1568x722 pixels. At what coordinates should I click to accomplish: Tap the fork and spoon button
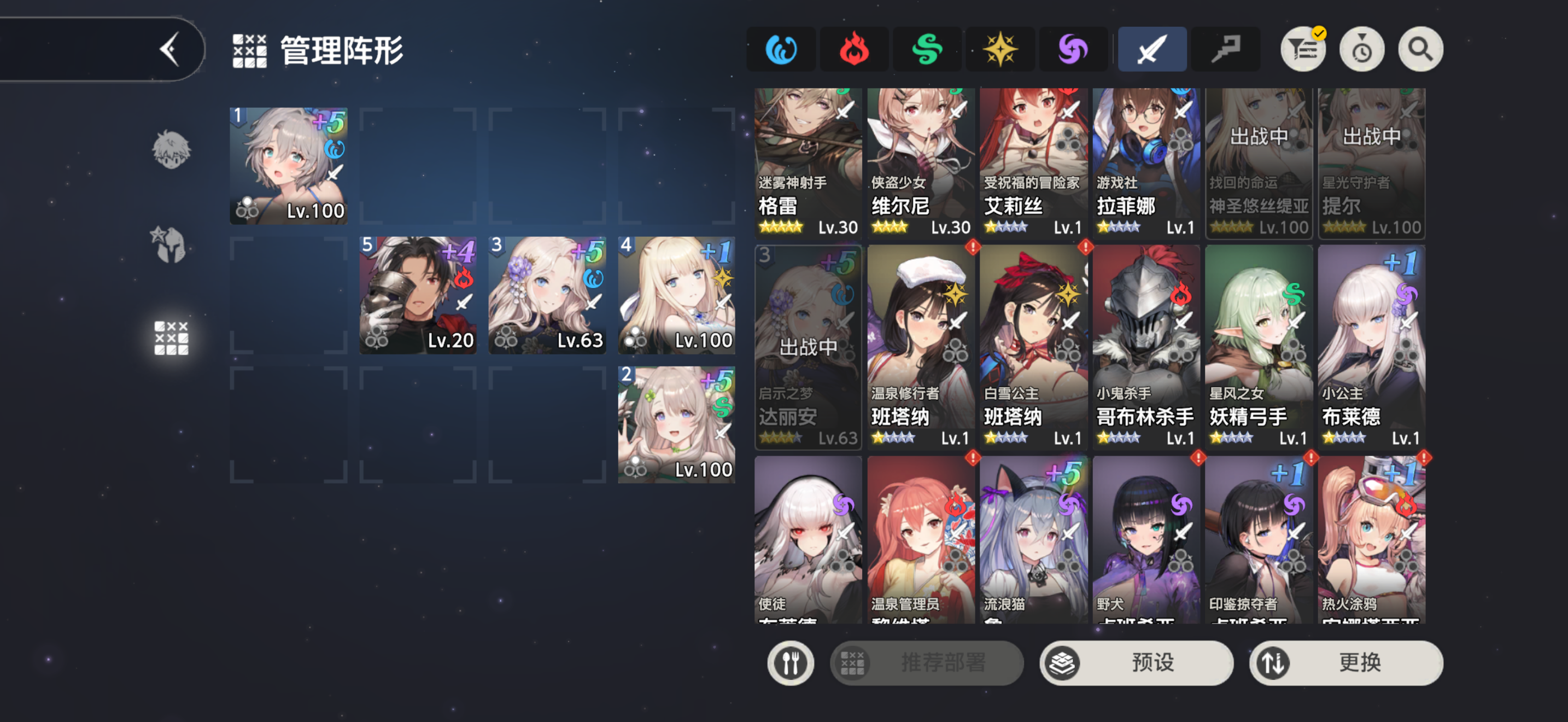(790, 662)
